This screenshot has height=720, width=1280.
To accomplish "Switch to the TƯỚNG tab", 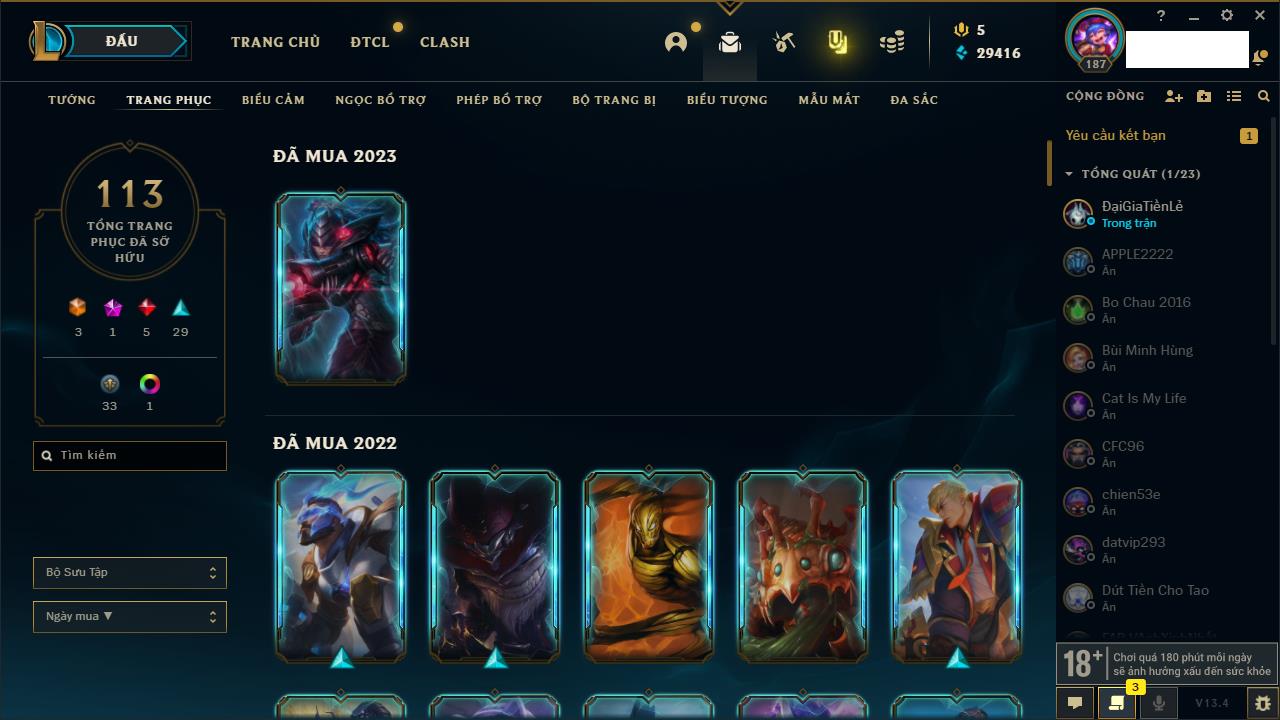I will tap(72, 100).
